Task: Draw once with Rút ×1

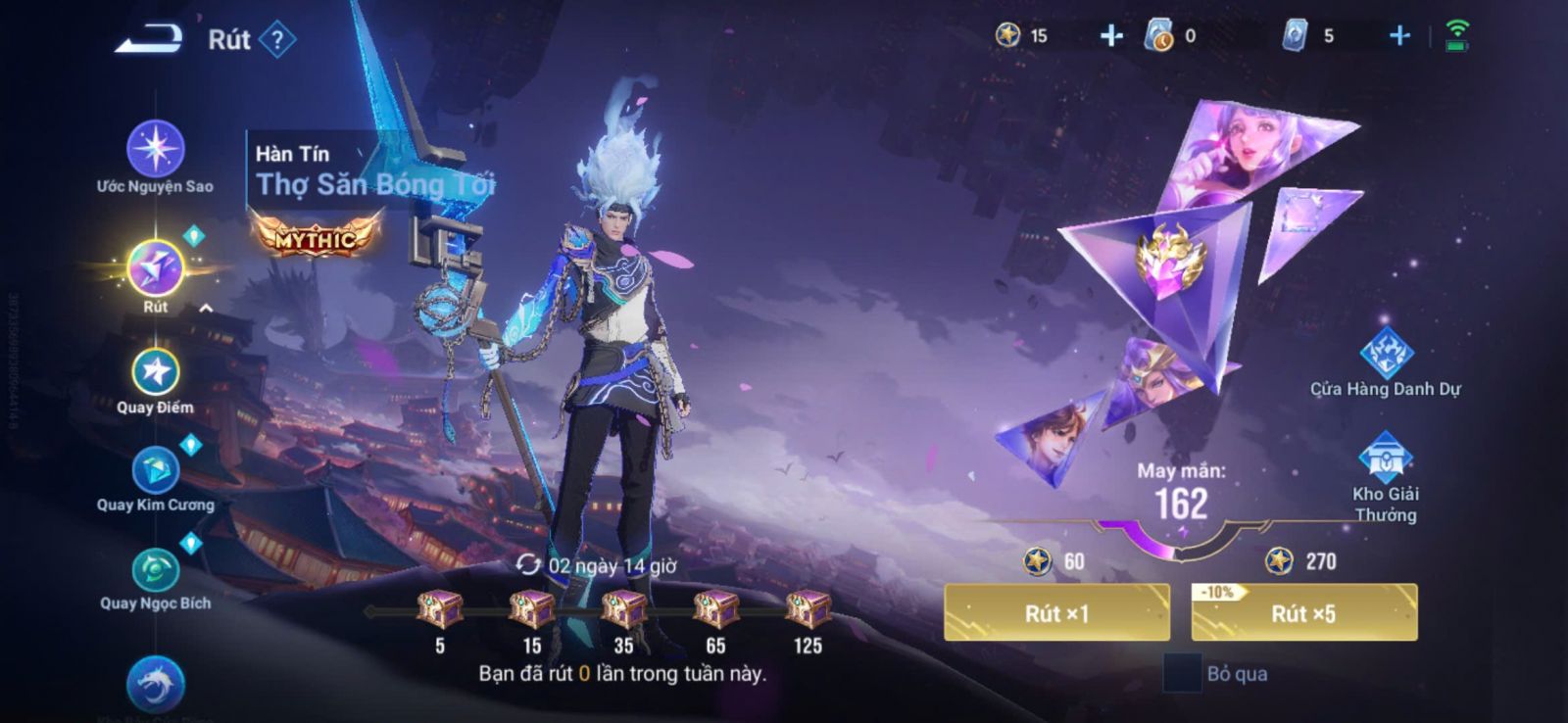Action: click(1056, 613)
